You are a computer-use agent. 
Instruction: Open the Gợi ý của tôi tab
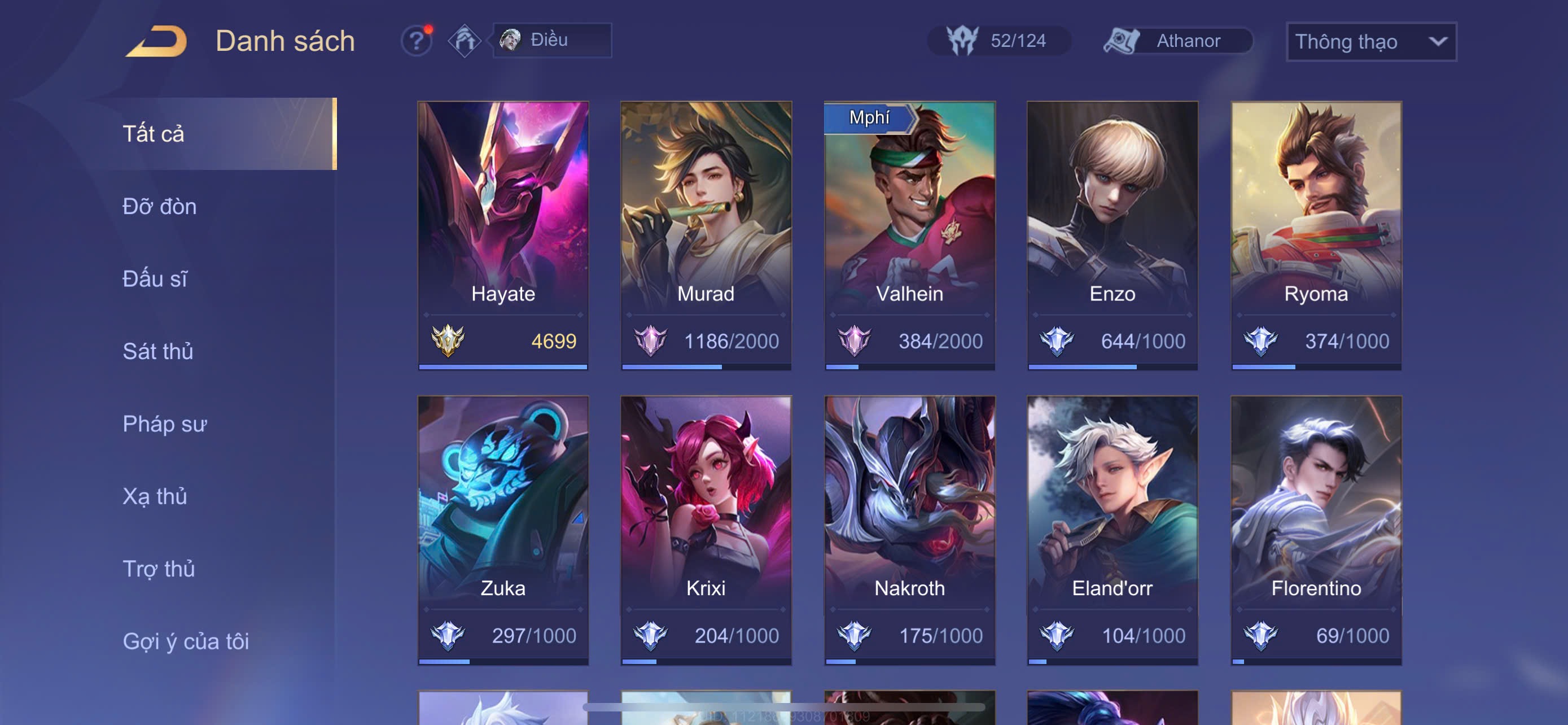[186, 641]
